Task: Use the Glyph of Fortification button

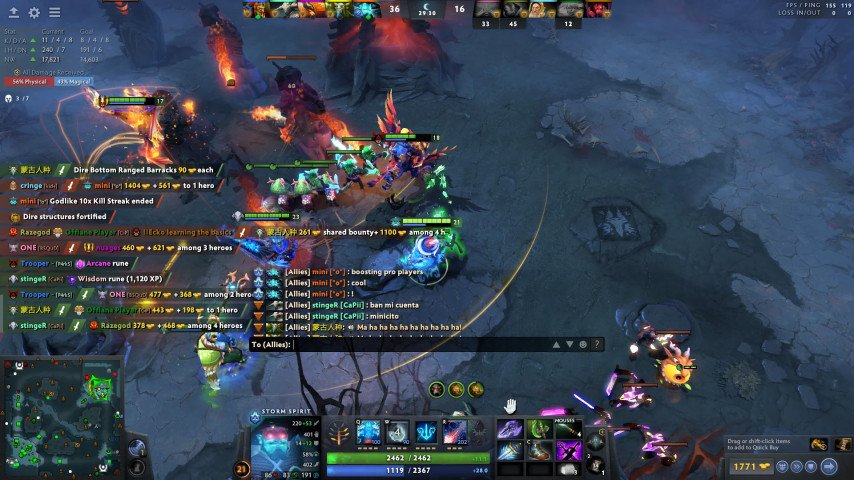Action: point(138,468)
